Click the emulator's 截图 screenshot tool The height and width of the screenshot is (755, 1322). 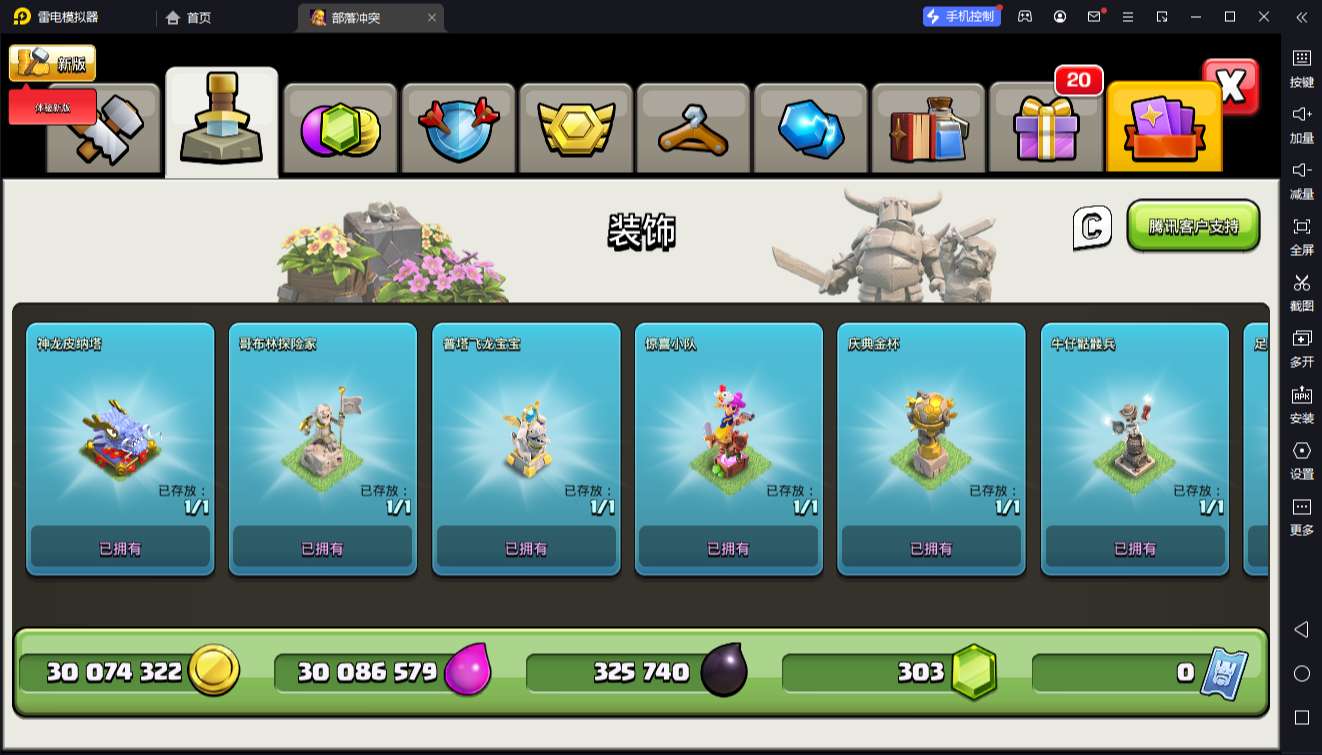pyautogui.click(x=1301, y=292)
